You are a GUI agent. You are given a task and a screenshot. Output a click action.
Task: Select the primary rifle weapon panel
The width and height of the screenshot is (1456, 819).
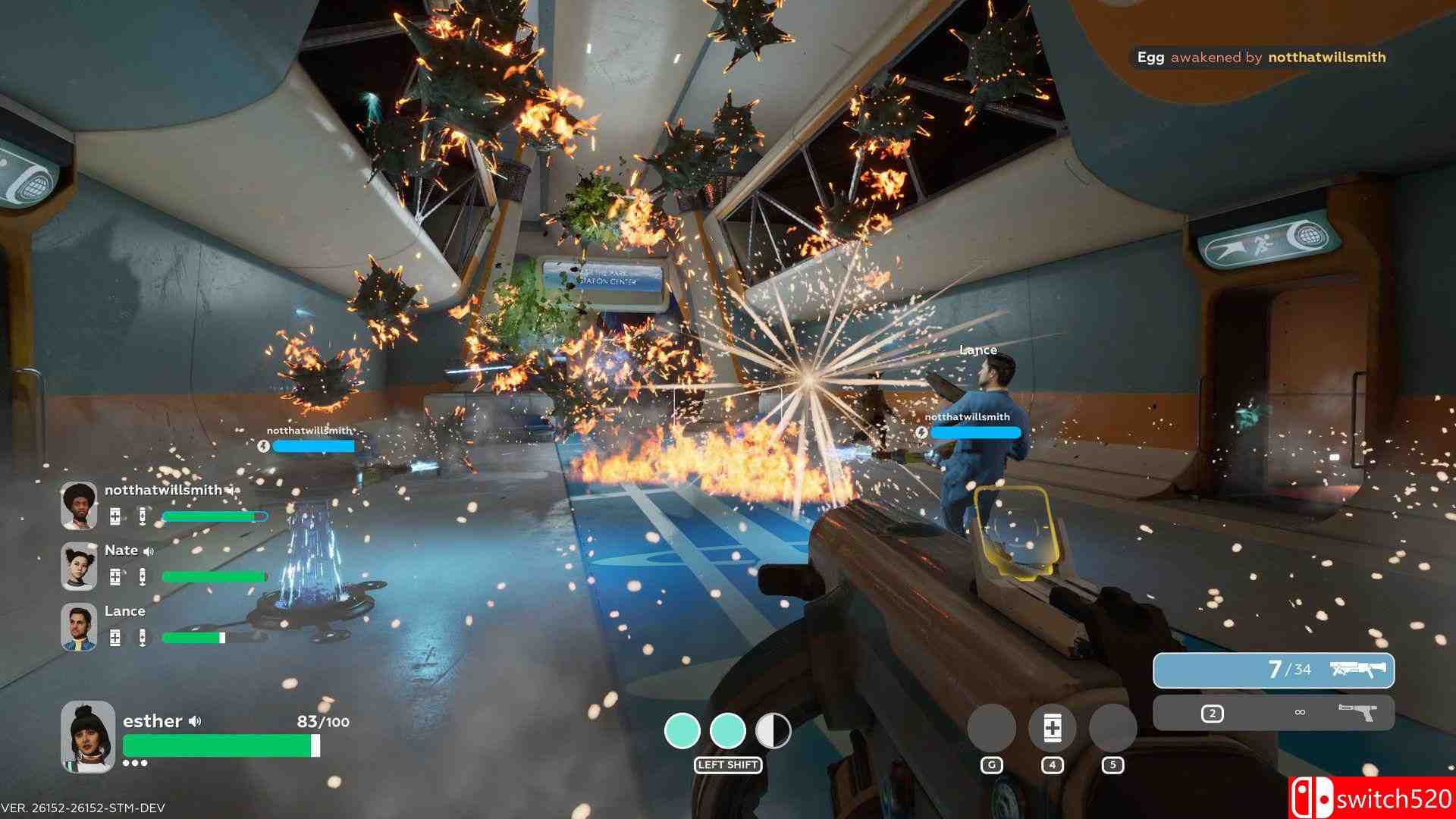[1273, 670]
